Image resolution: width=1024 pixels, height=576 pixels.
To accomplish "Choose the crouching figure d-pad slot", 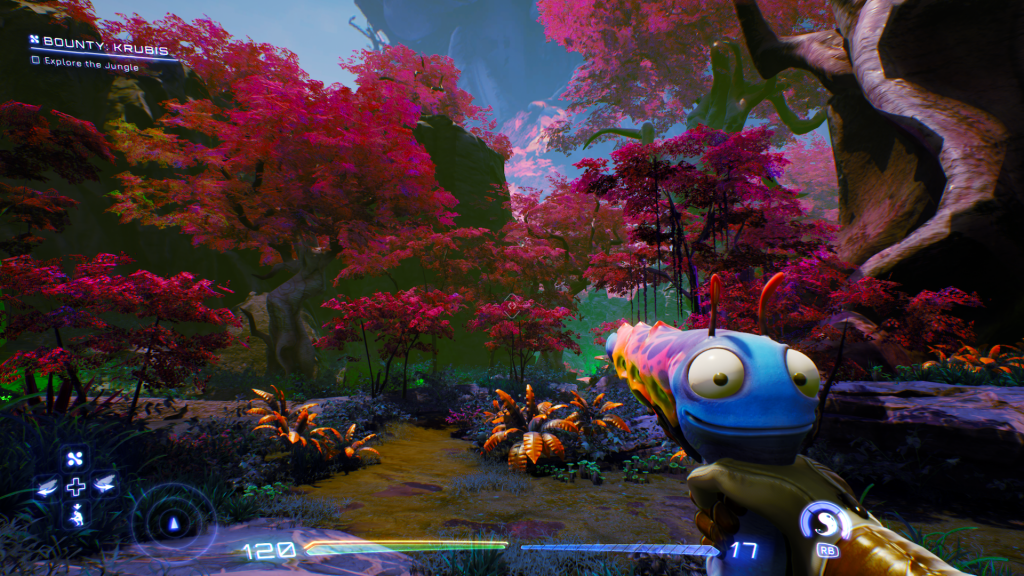I will pos(76,516).
